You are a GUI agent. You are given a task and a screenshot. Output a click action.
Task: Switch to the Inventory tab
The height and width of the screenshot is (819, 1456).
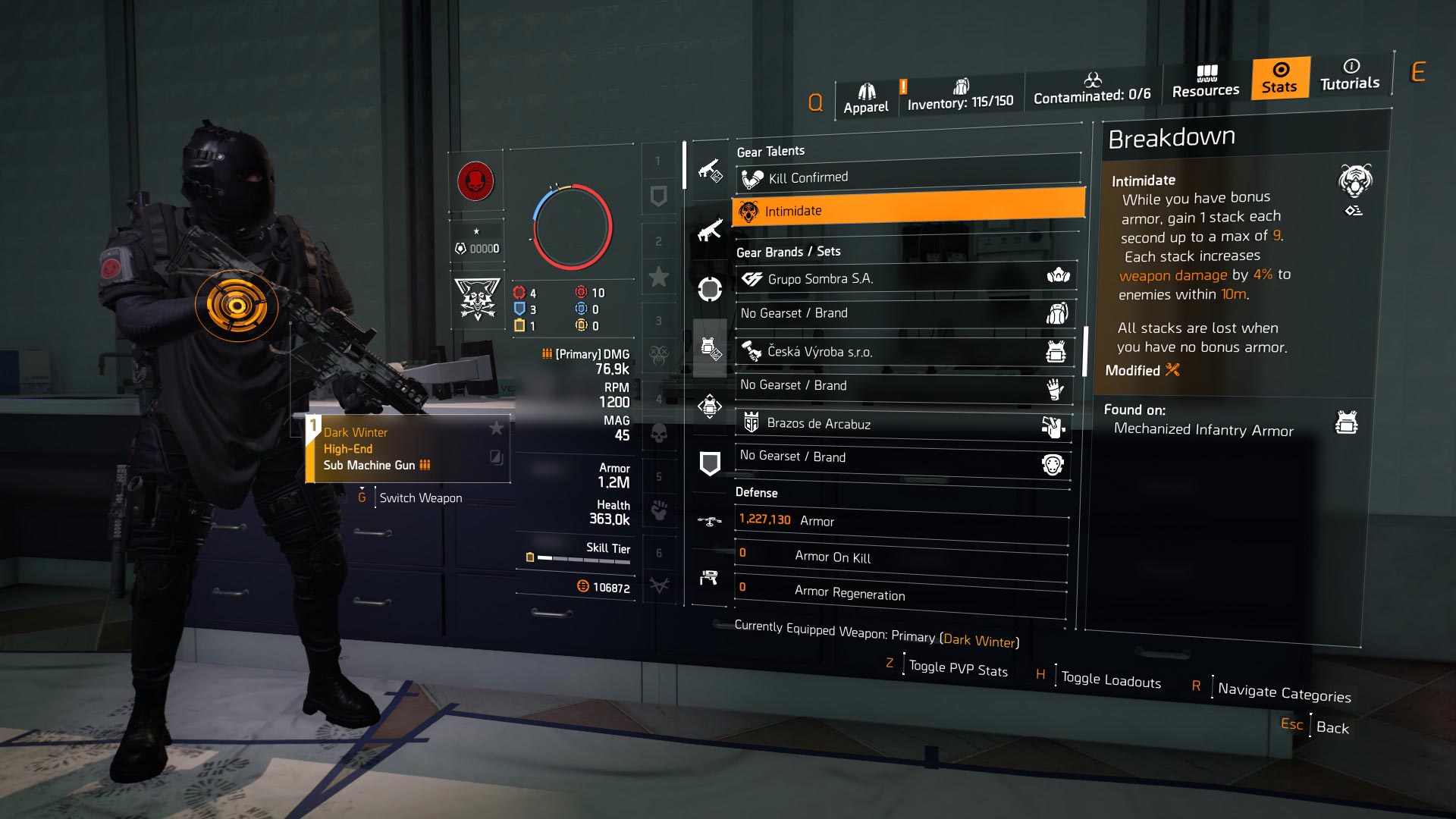pos(960,96)
